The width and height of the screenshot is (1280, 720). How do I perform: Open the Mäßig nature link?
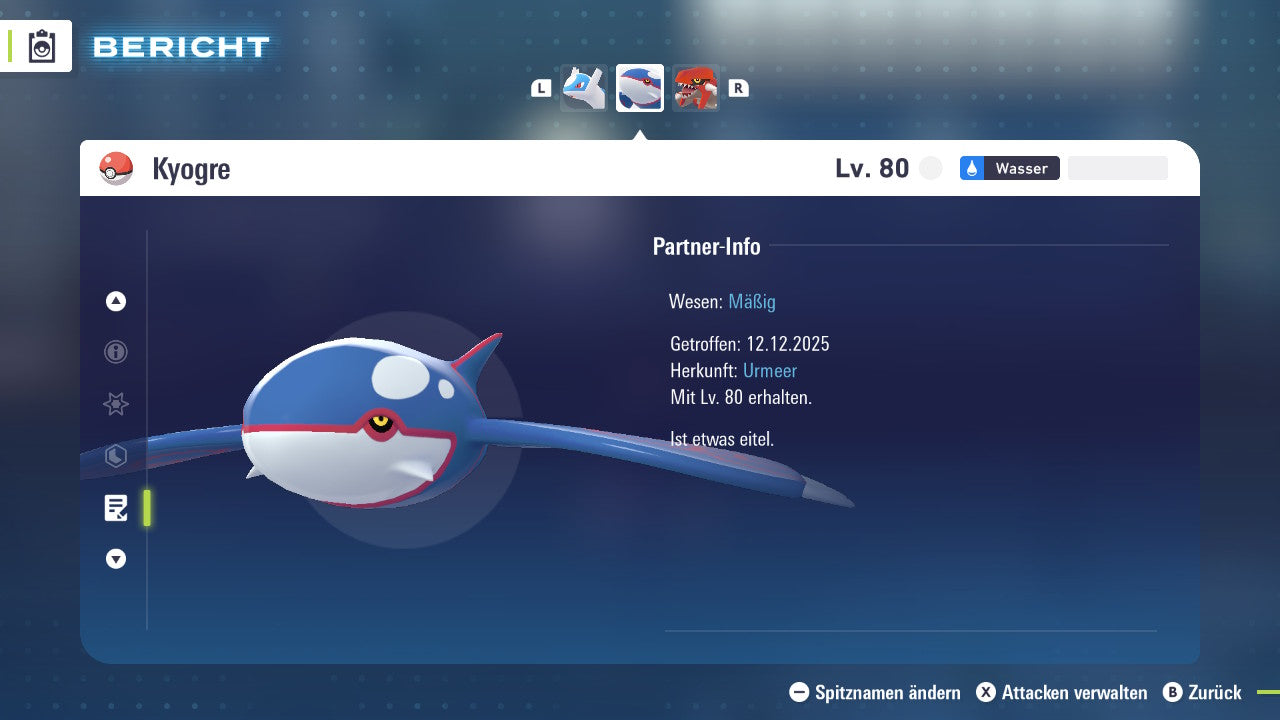click(x=752, y=301)
